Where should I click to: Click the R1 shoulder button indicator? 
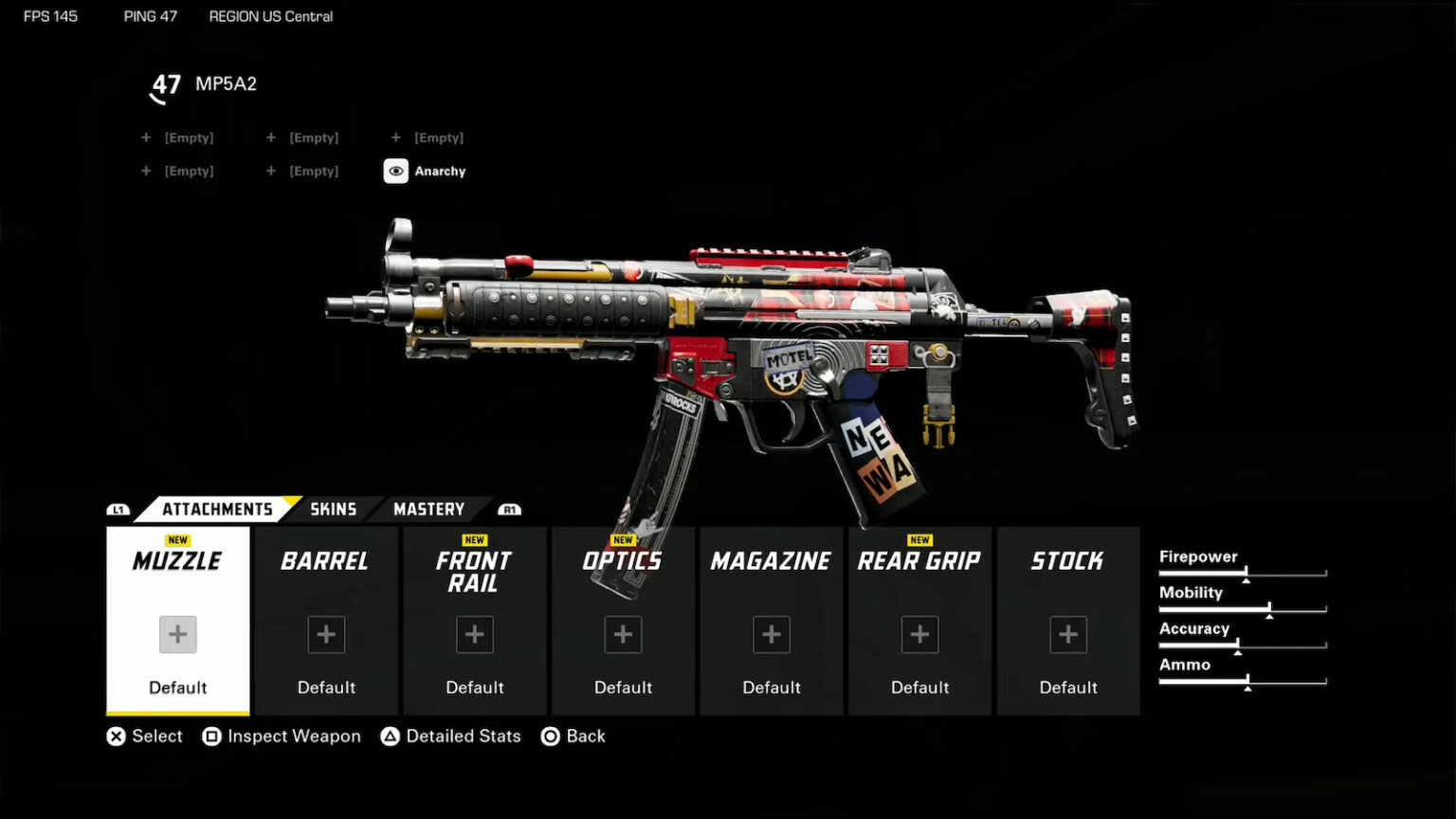508,509
